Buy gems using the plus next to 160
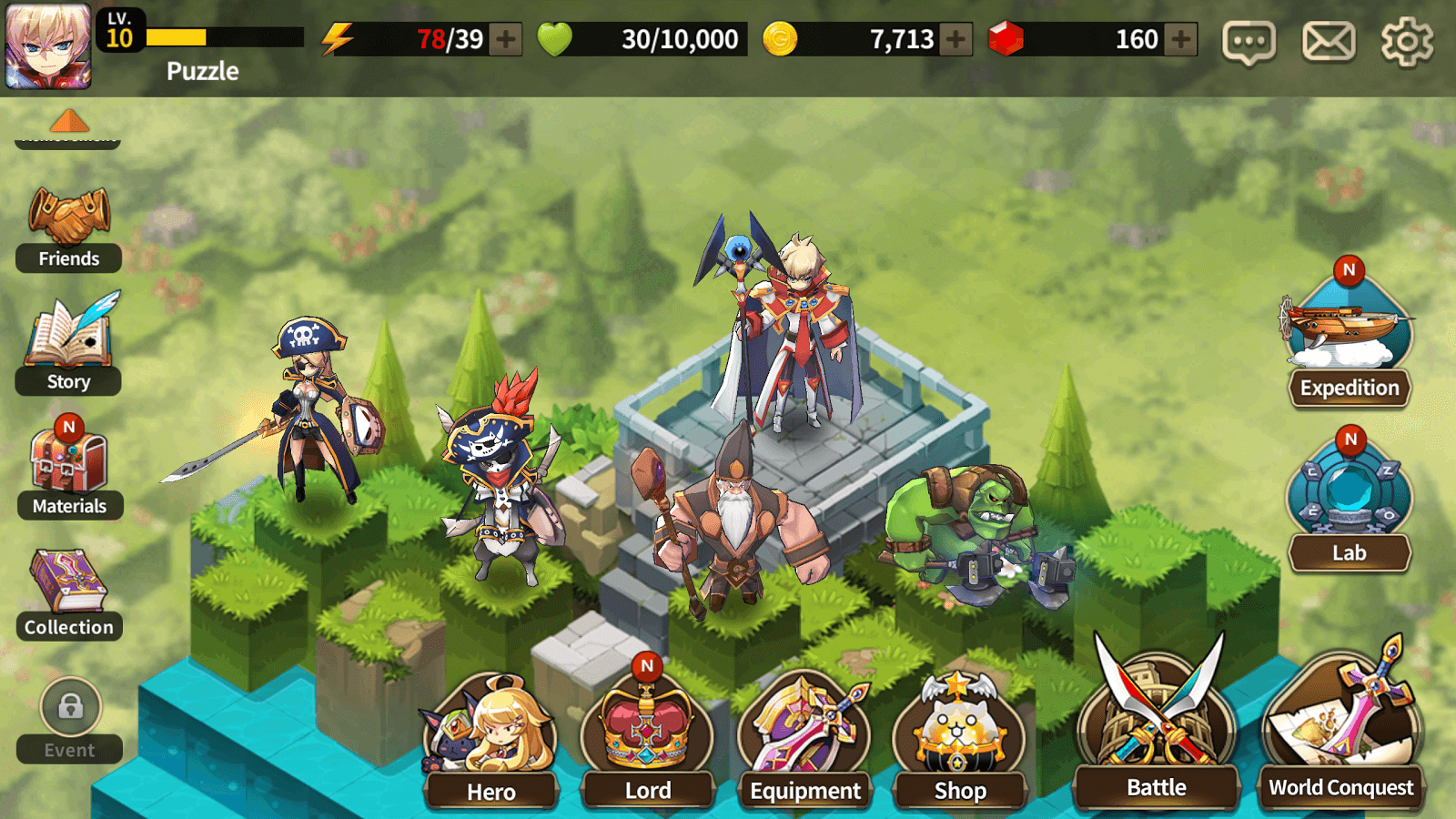This screenshot has height=819, width=1456. point(1178,40)
